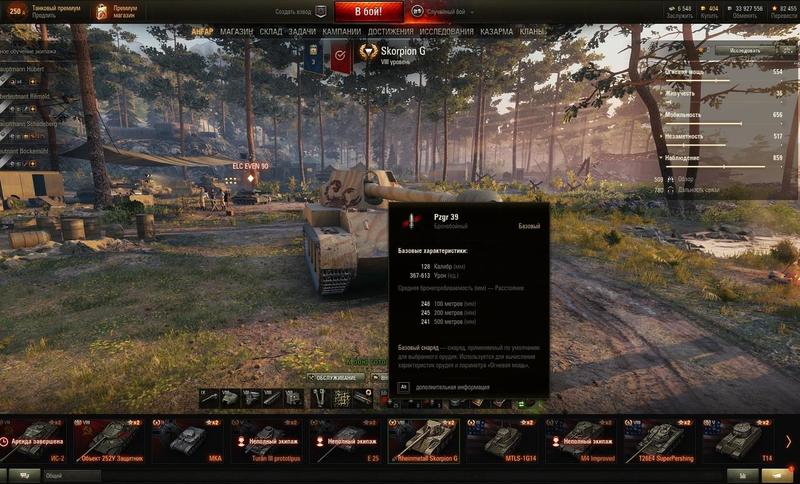The height and width of the screenshot is (484, 800).
Task: Switch to the КАЗАРМА tab
Action: (x=498, y=31)
